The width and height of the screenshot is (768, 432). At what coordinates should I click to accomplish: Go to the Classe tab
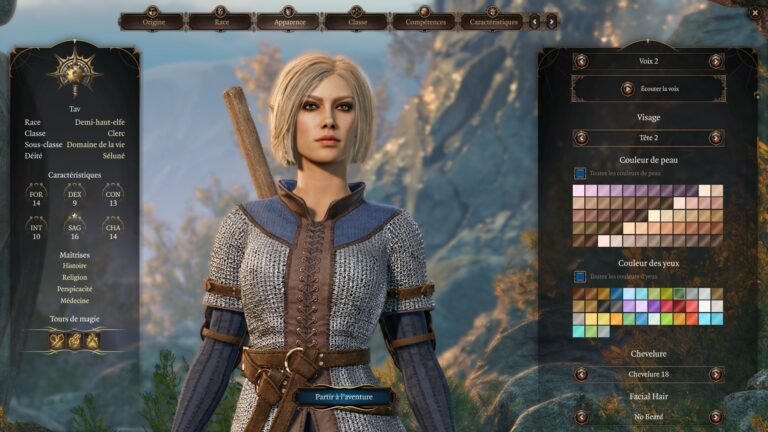coord(357,21)
